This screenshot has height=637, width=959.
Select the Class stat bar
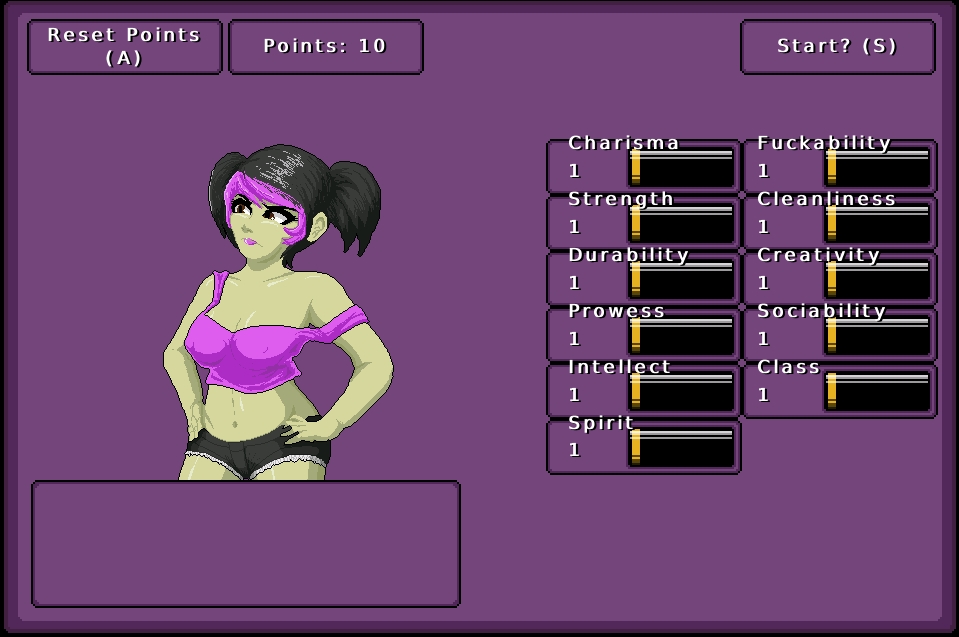878,392
